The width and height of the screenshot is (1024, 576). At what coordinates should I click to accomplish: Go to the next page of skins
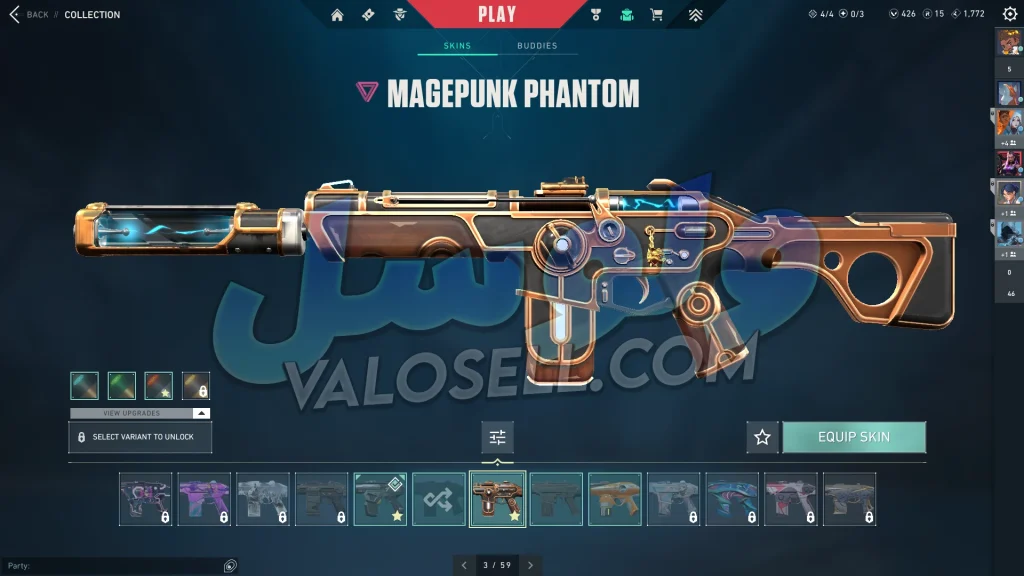click(x=530, y=565)
